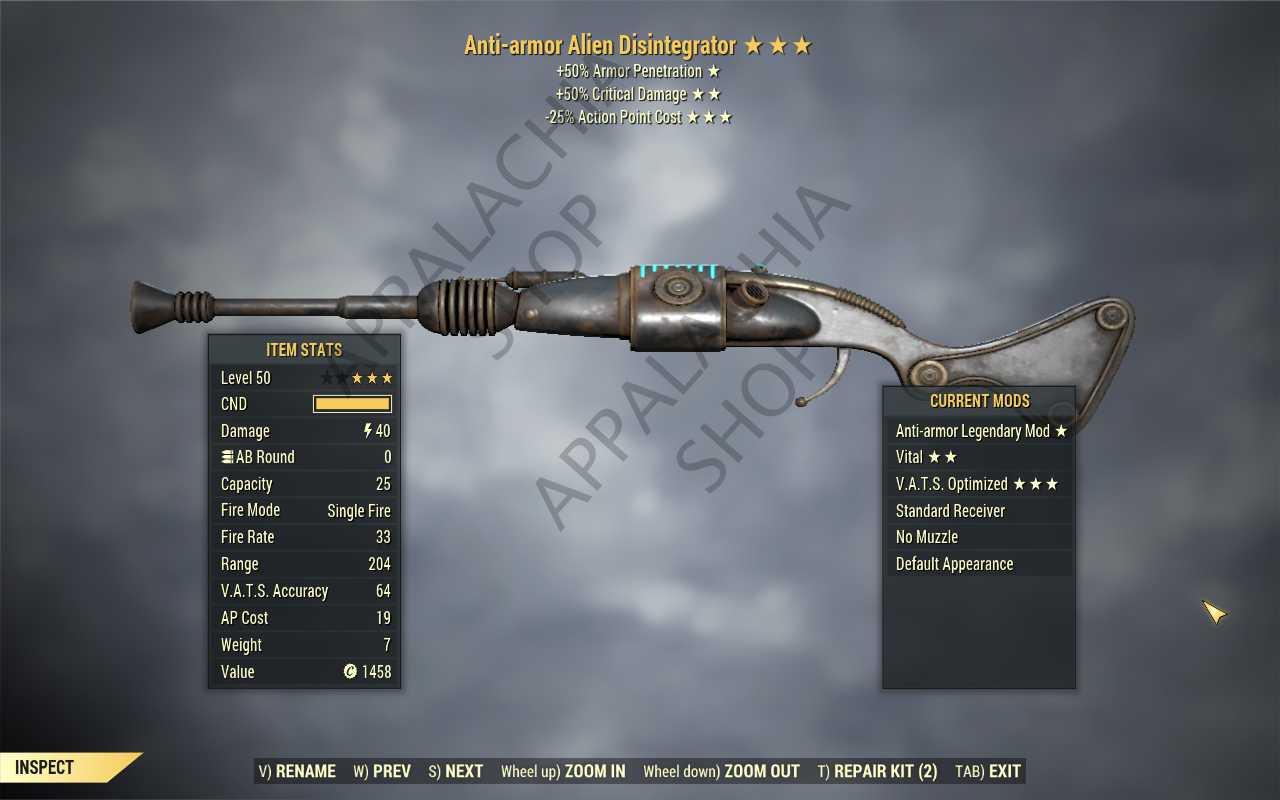Screen dimensions: 1280x800
Task: Select the Anti-armor Legendary Mod row
Action: (980, 431)
